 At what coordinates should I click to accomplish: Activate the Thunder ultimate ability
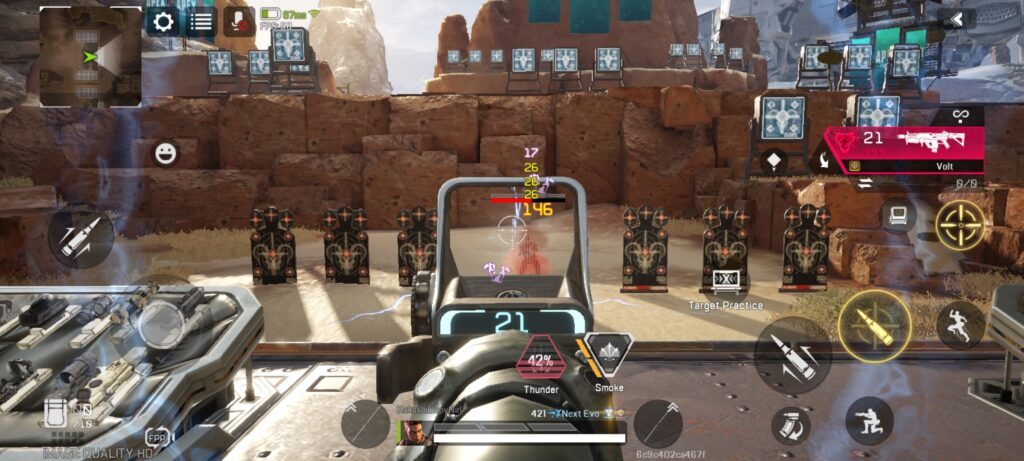(x=540, y=361)
